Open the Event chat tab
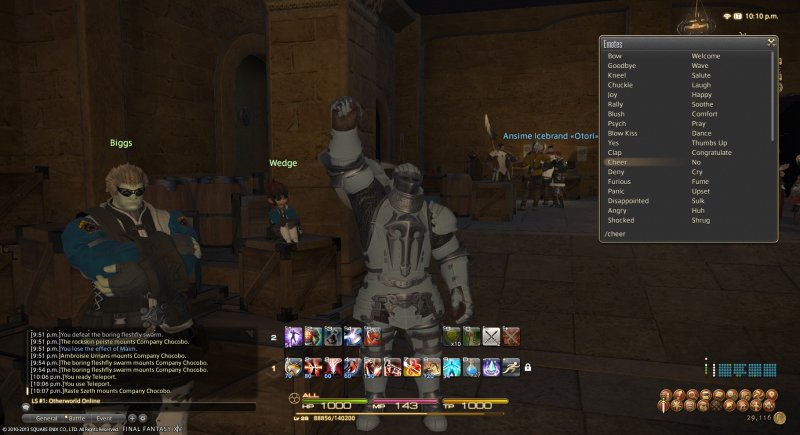The image size is (800, 435). [x=105, y=417]
